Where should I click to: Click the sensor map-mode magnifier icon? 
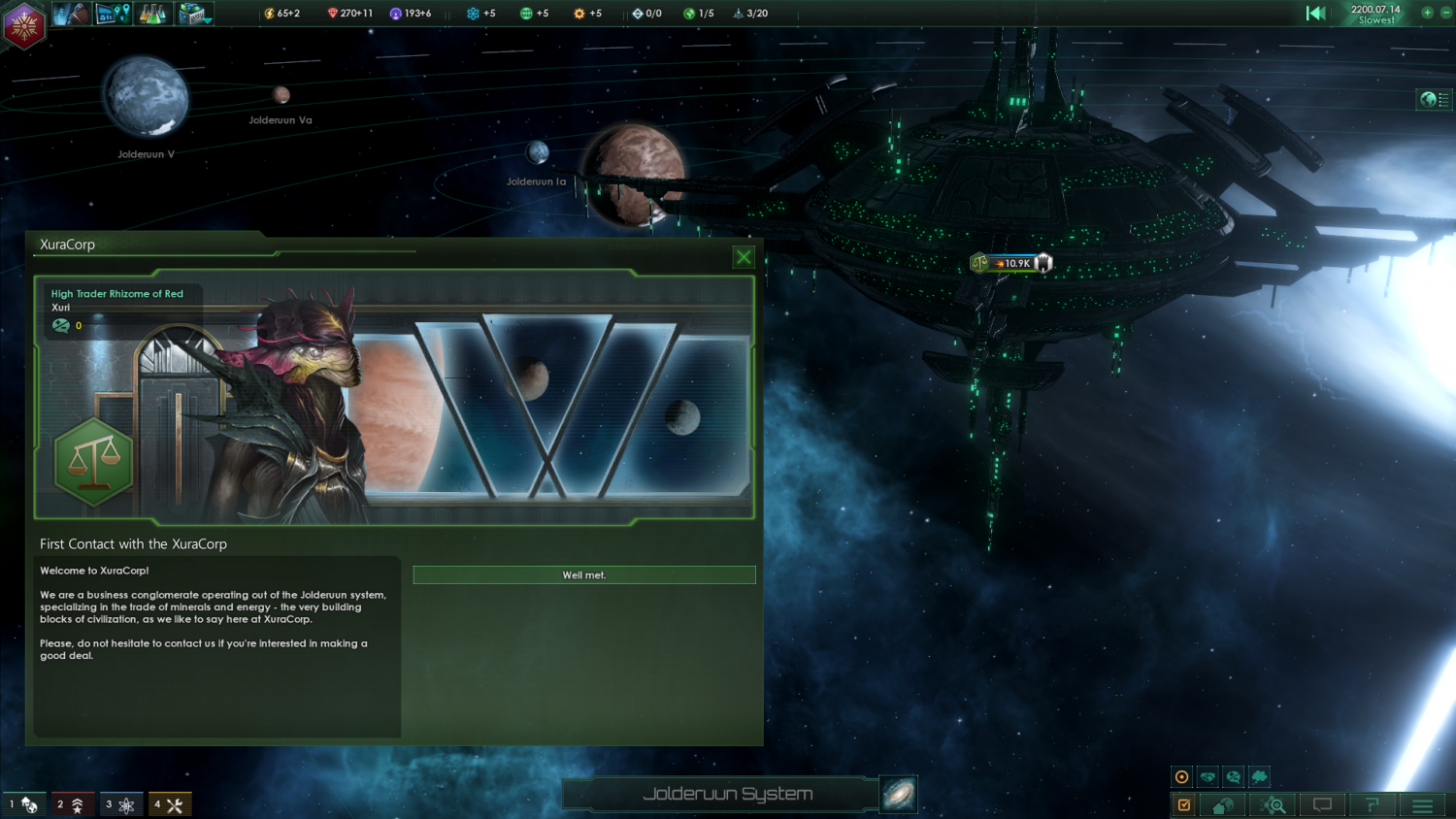point(1273,804)
